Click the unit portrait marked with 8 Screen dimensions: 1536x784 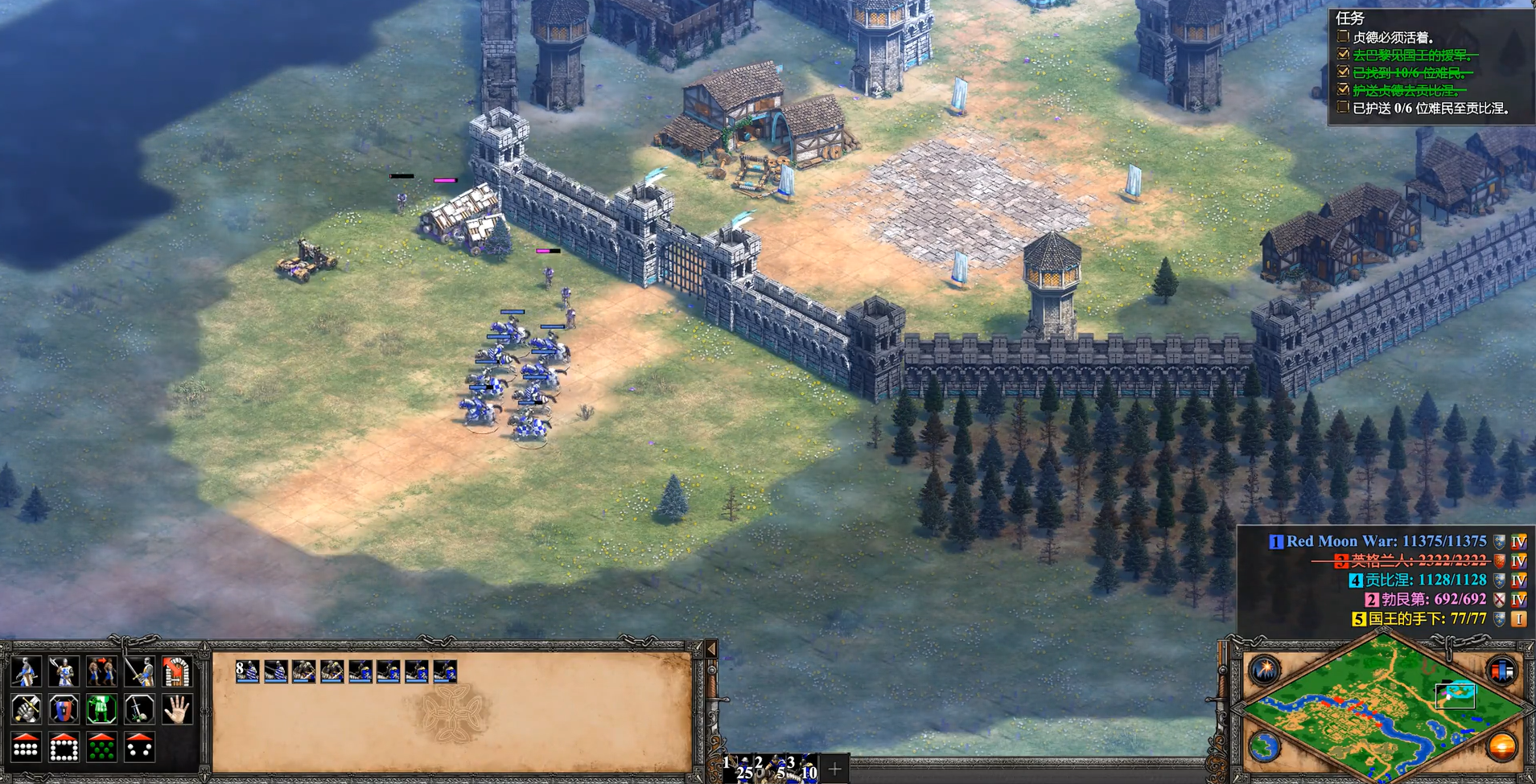[x=247, y=671]
